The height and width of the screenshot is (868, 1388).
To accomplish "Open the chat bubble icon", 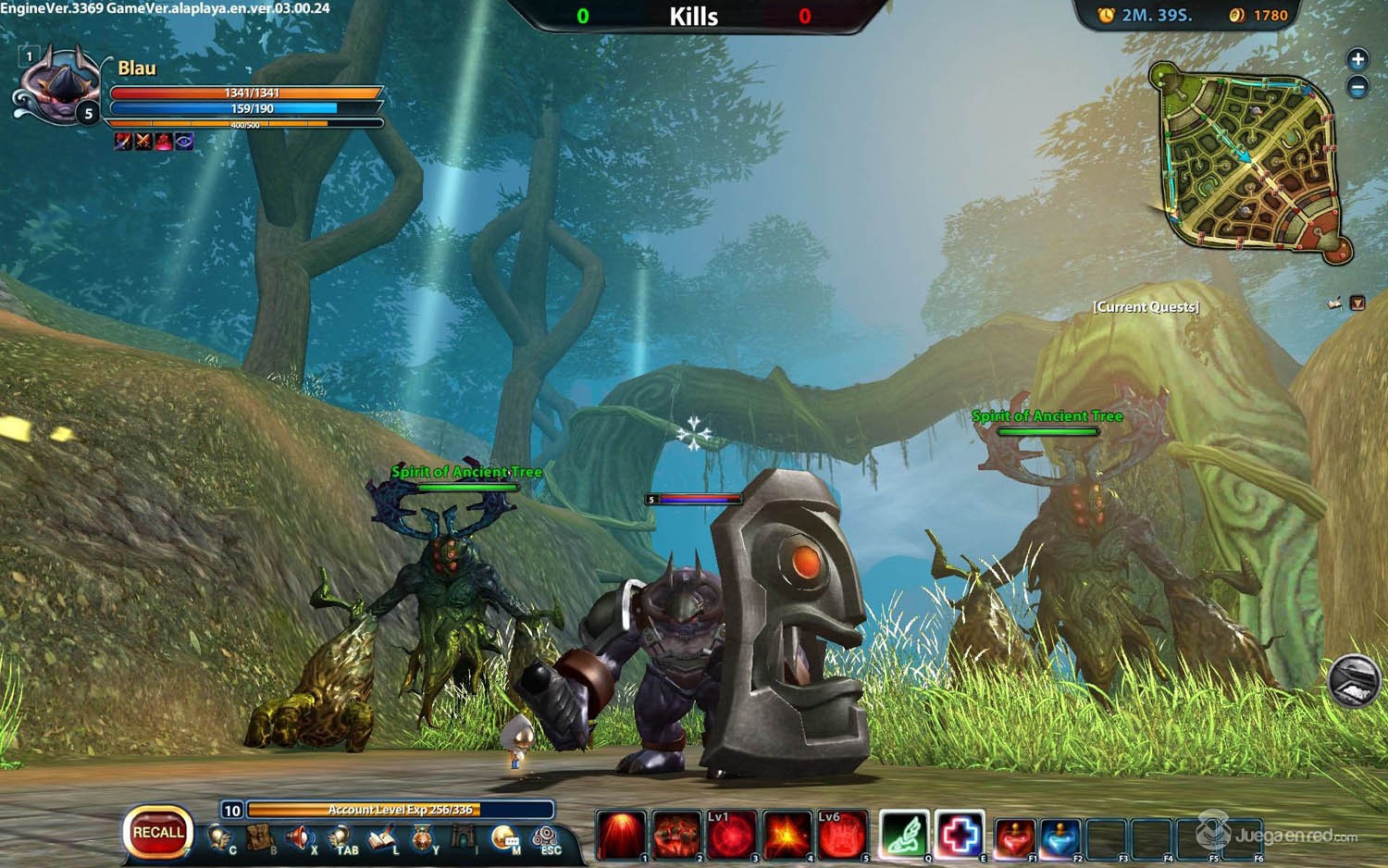I will 504,837.
